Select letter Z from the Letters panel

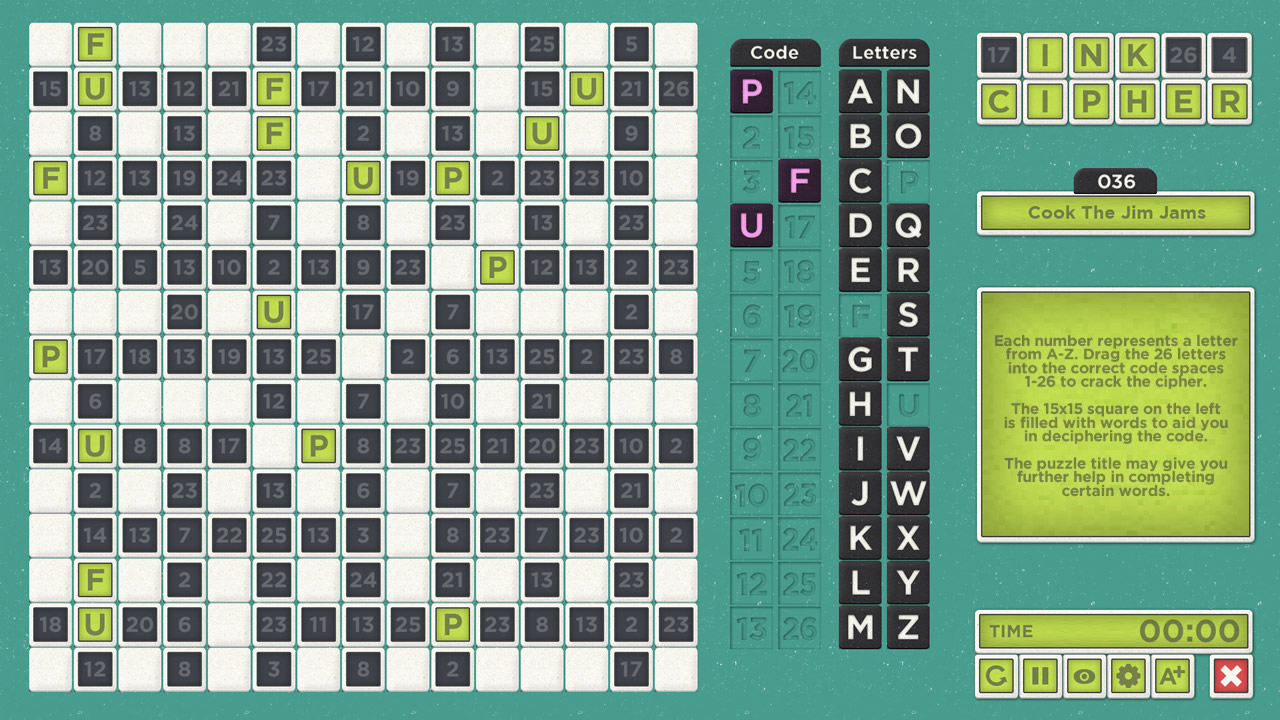pos(908,627)
